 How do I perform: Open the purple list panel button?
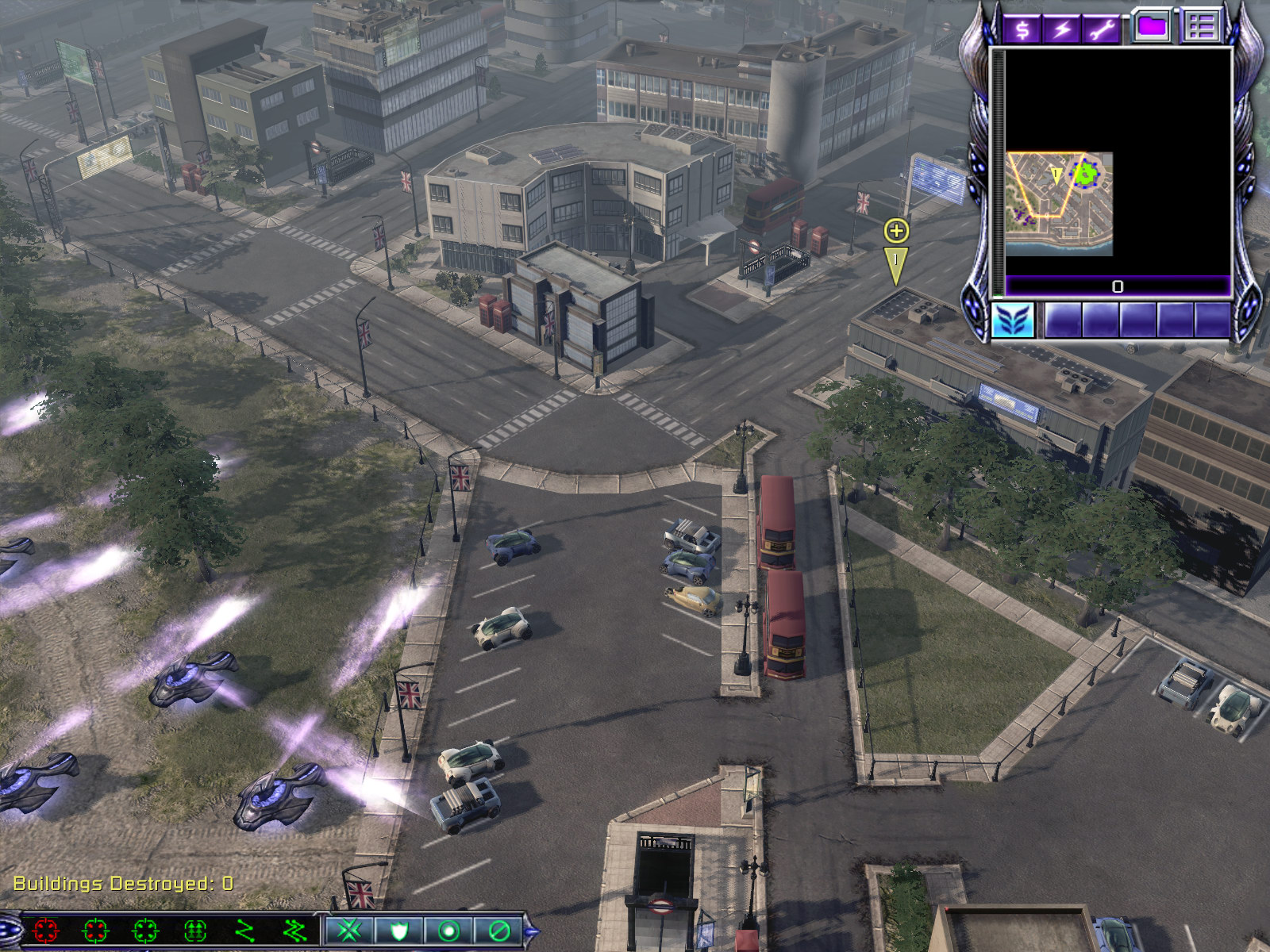point(1200,27)
